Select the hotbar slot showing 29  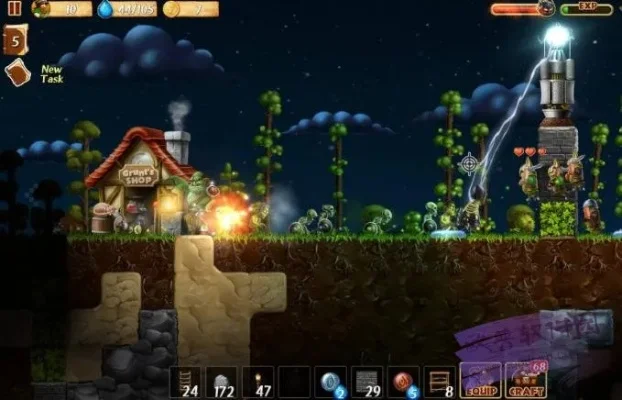[x=366, y=382]
